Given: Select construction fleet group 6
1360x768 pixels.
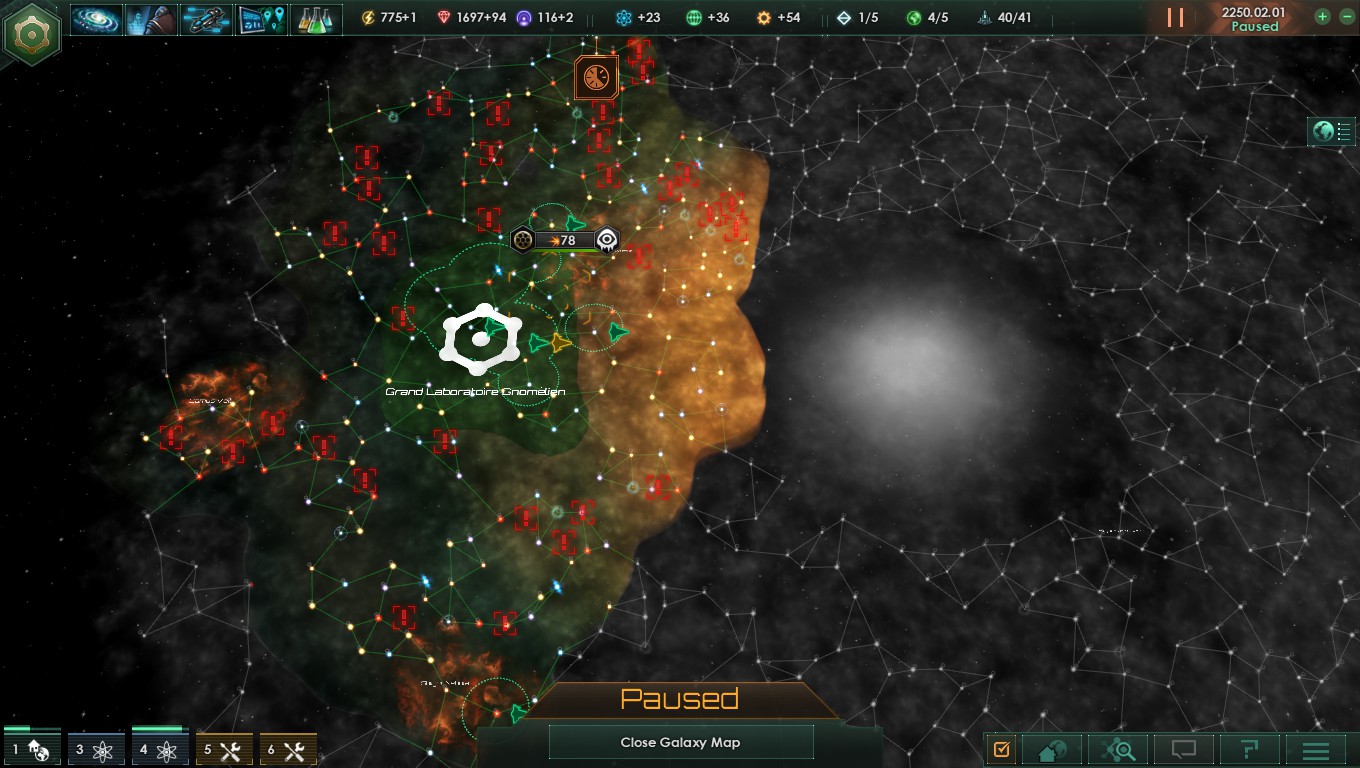Looking at the screenshot, I should coord(288,749).
